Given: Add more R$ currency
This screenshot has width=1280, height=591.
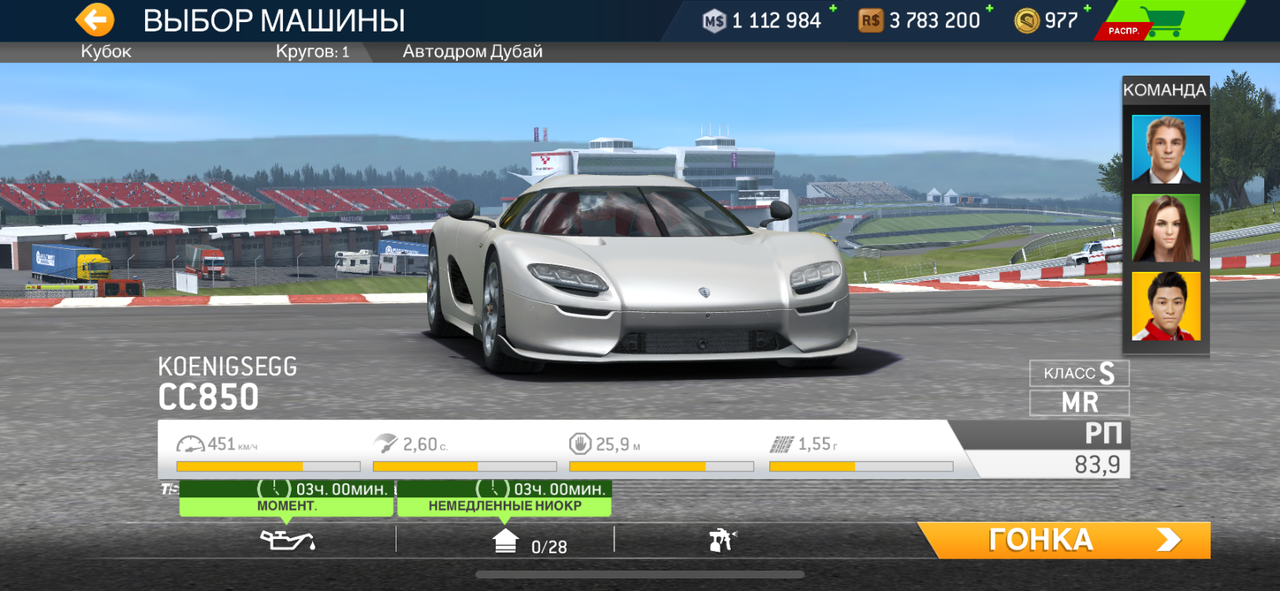Looking at the screenshot, I should pos(989,10).
